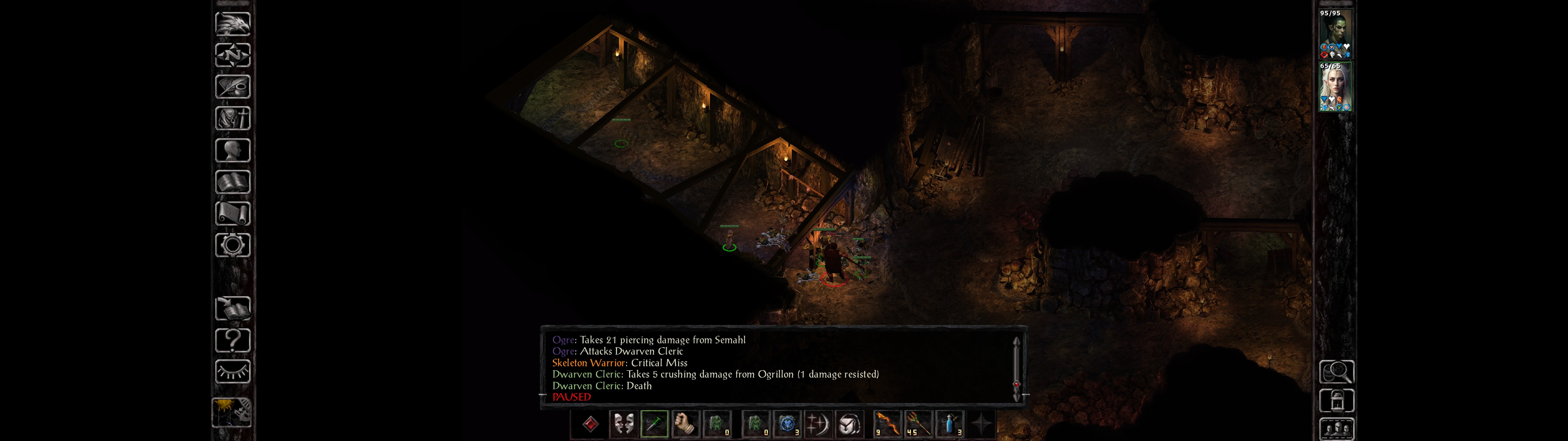
Task: Click the magnifying glass button
Action: 1336,371
